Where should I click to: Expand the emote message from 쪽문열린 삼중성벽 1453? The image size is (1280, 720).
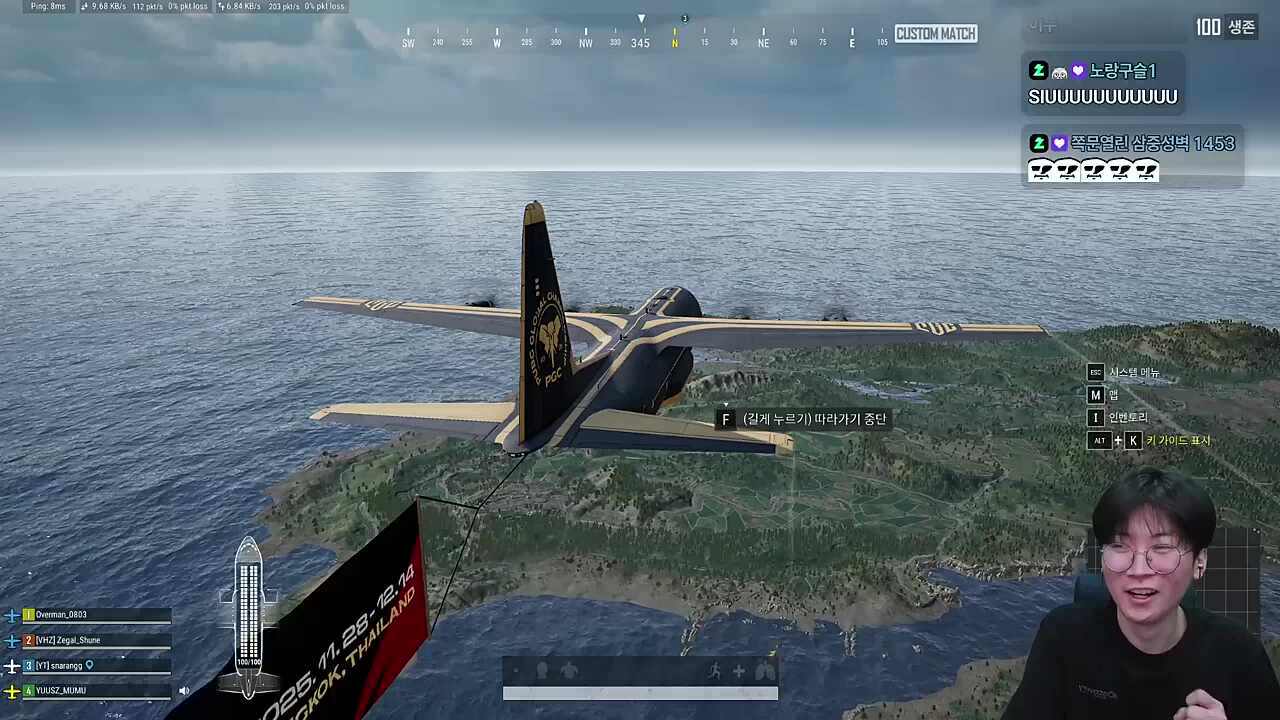pos(1092,170)
